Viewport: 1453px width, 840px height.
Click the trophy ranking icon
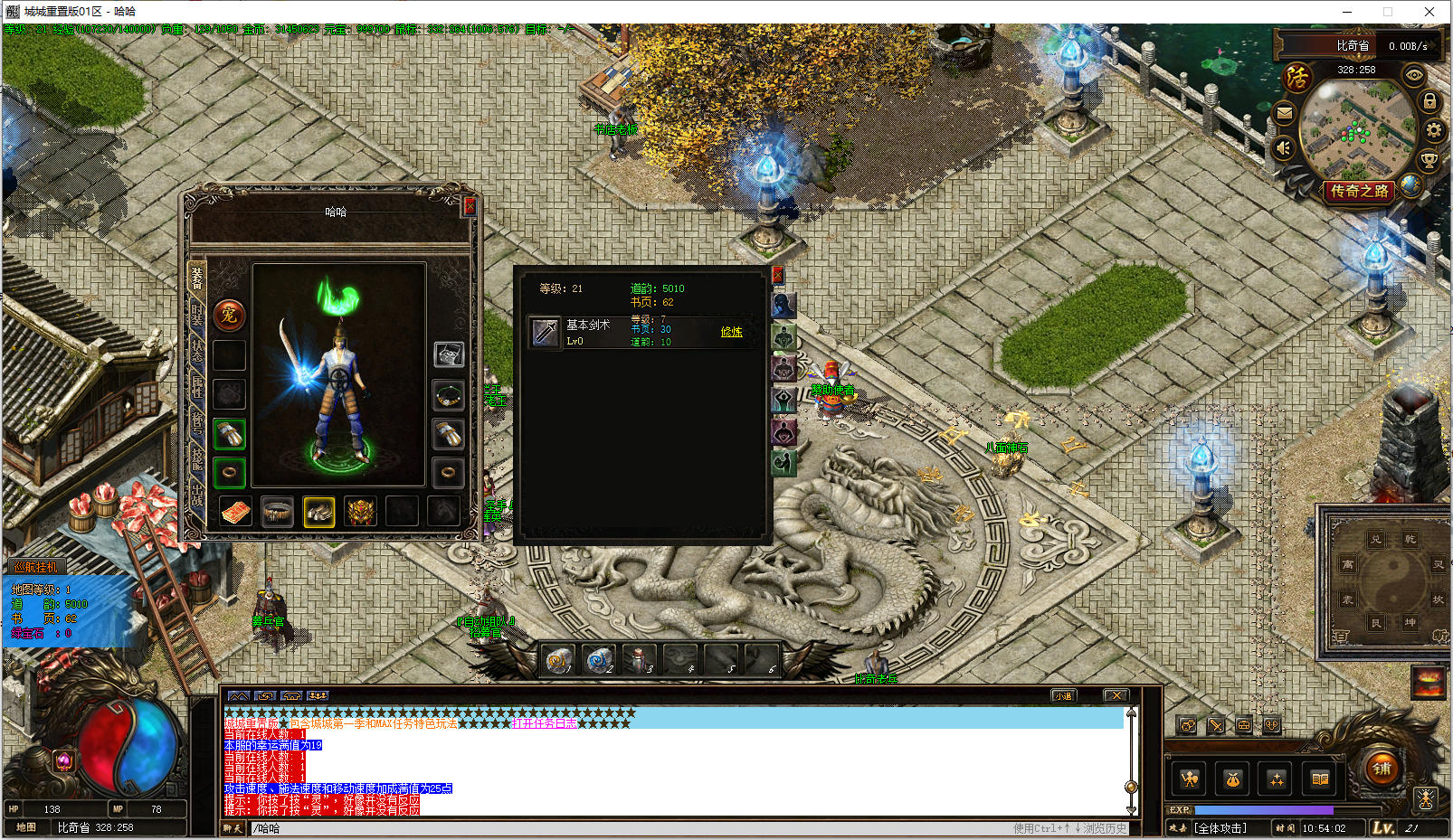point(1429,162)
